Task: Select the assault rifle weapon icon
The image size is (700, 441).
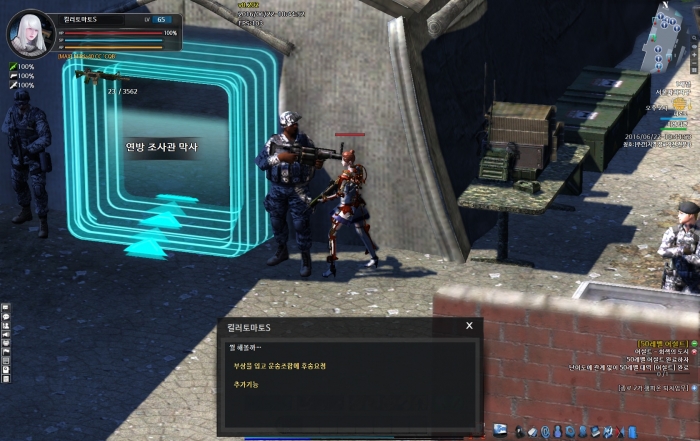Action: click(96, 75)
